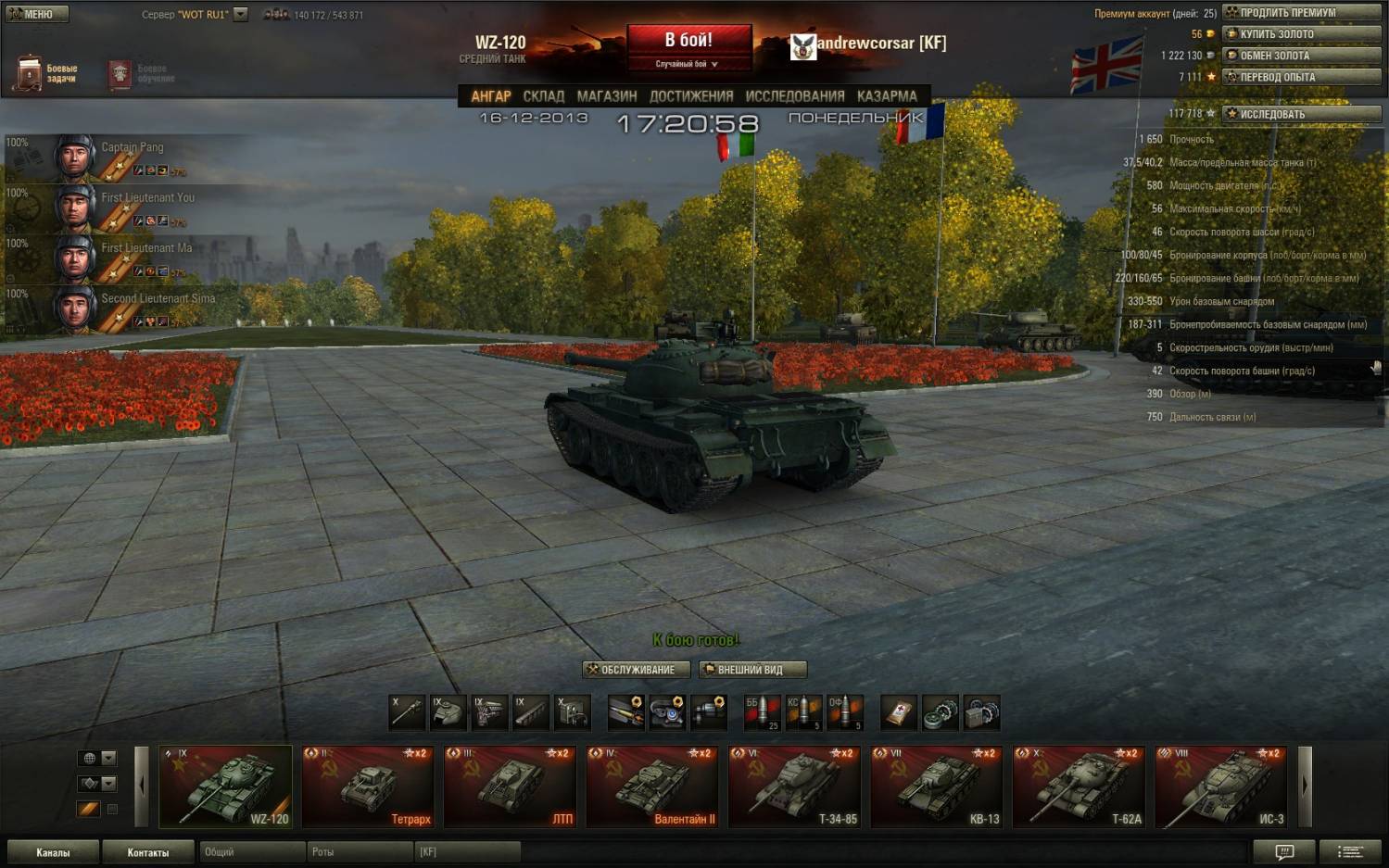1389x868 pixels.
Task: Open the Контакты list
Action: point(148,852)
